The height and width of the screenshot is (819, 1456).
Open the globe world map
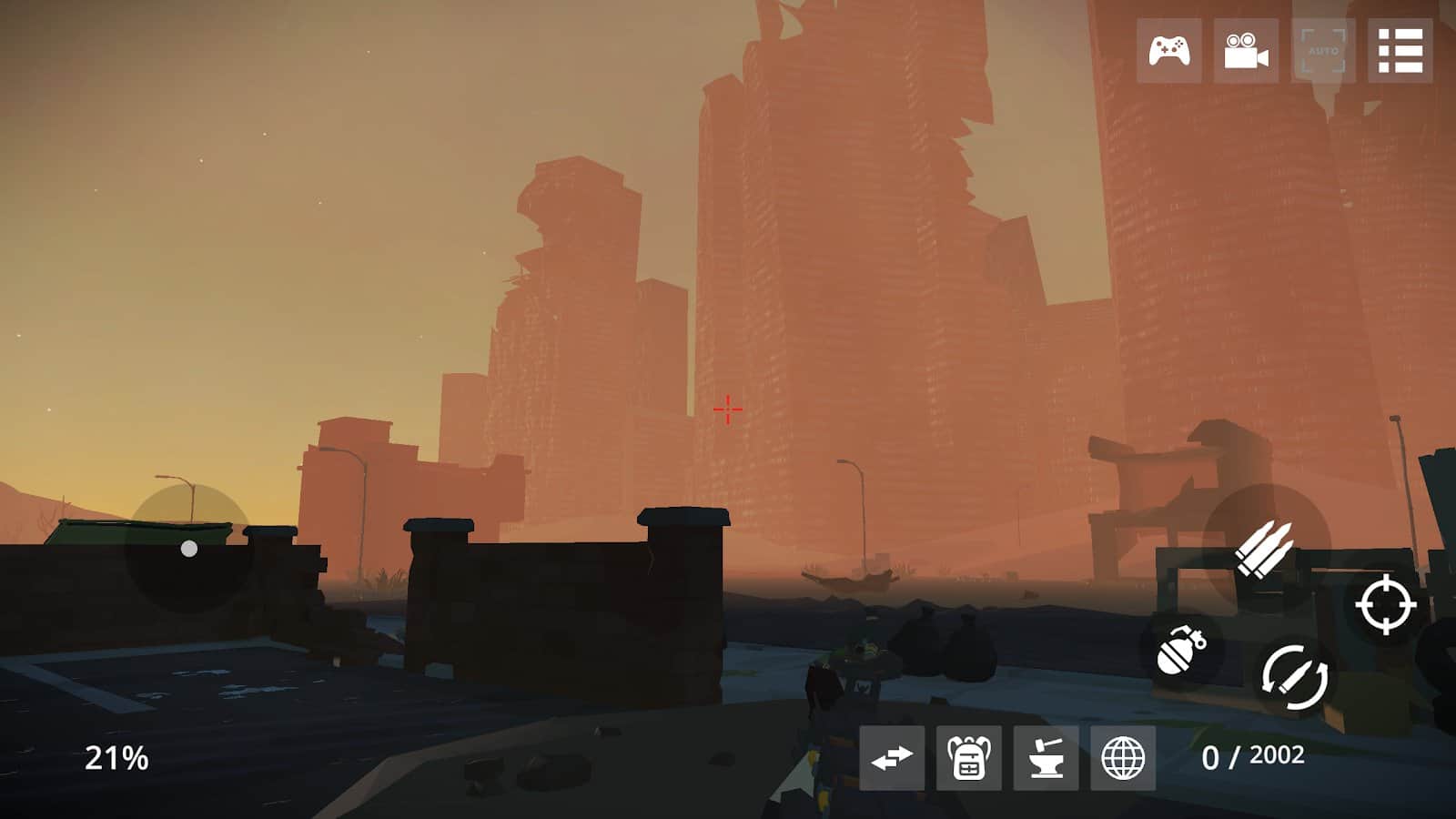tap(1123, 758)
